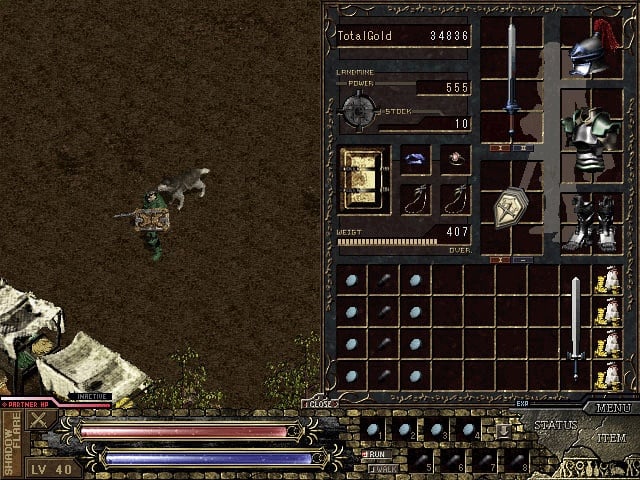Close the inventory panel
The width and height of the screenshot is (640, 480).
(x=319, y=404)
